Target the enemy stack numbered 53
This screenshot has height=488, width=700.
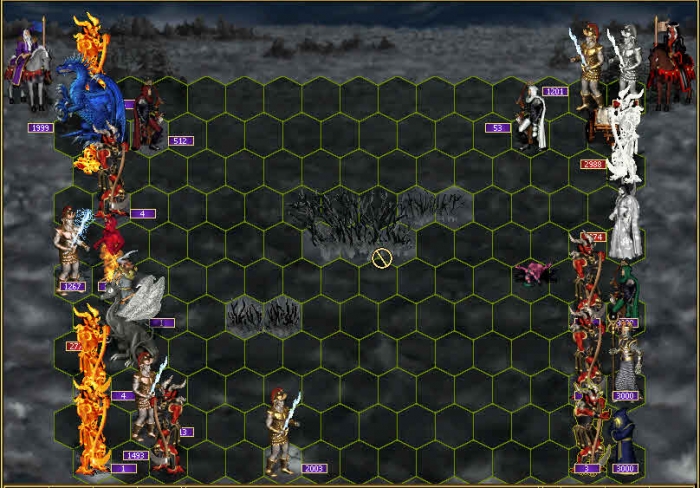click(528, 120)
